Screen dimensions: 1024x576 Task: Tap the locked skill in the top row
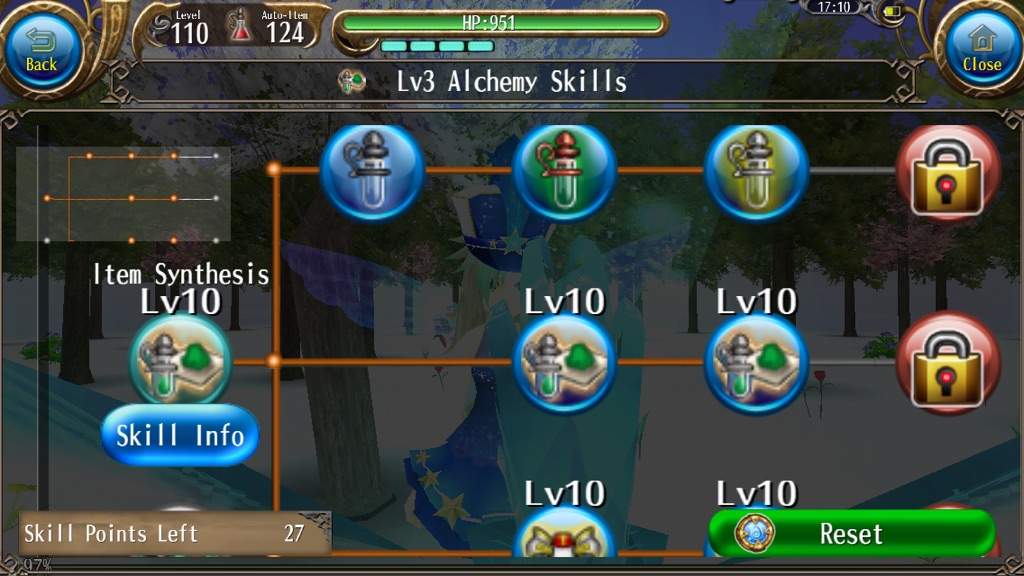tap(948, 172)
